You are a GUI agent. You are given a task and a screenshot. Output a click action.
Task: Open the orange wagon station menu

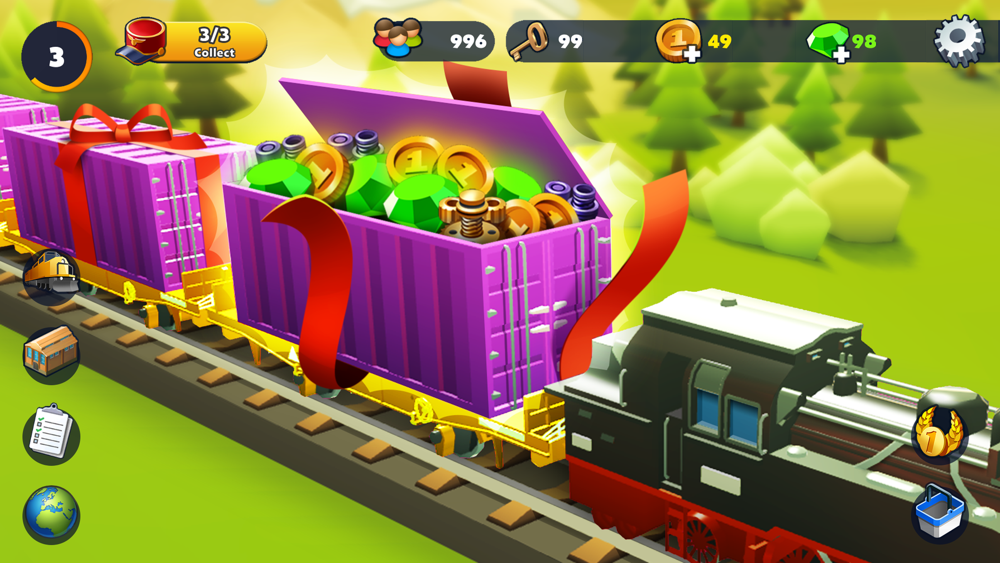[x=50, y=354]
